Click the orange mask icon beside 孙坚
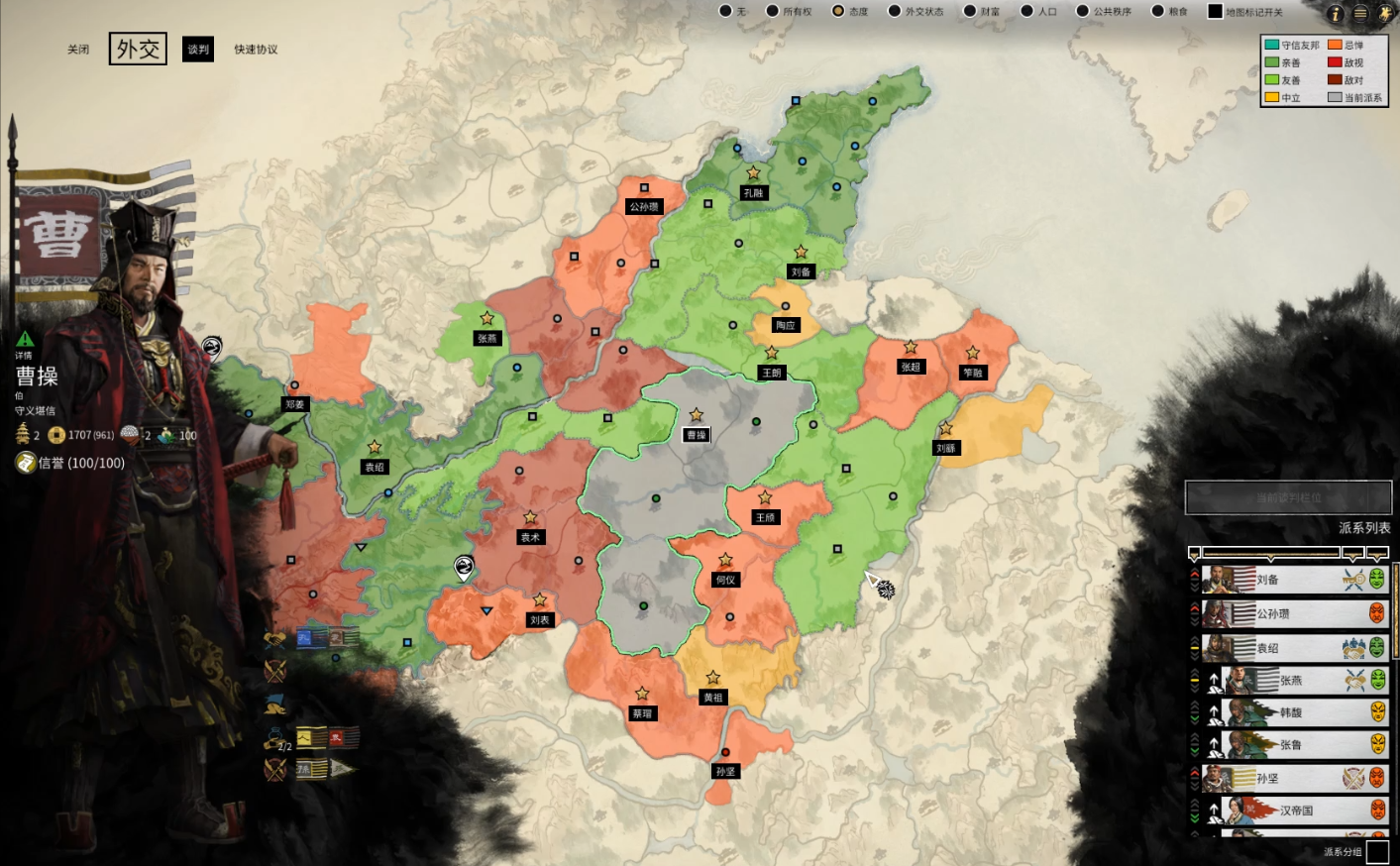The width and height of the screenshot is (1400, 866). pos(1377,779)
